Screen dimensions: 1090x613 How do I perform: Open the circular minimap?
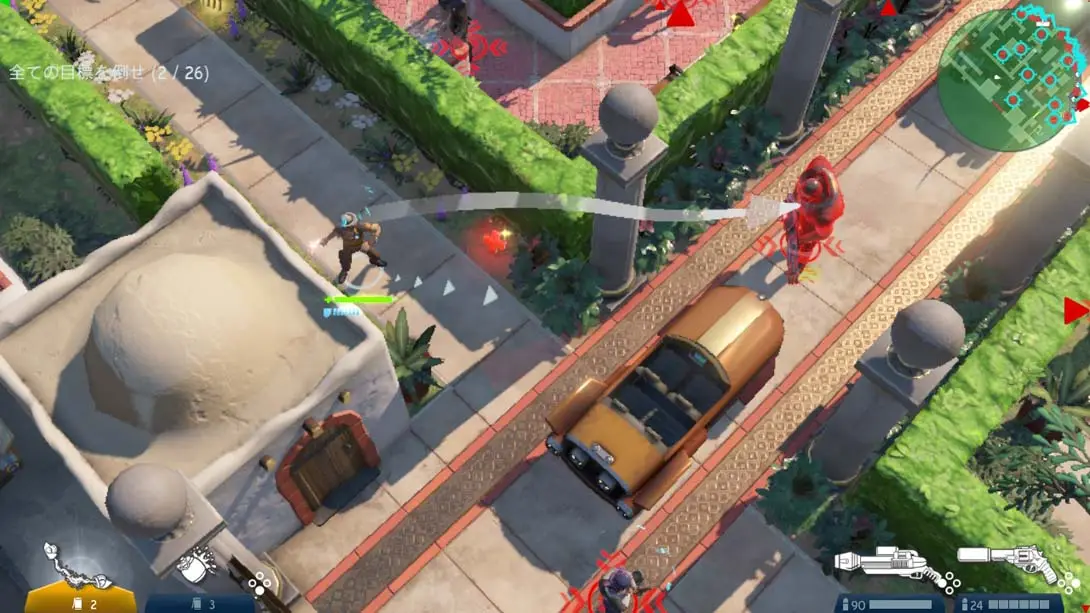coord(1010,77)
